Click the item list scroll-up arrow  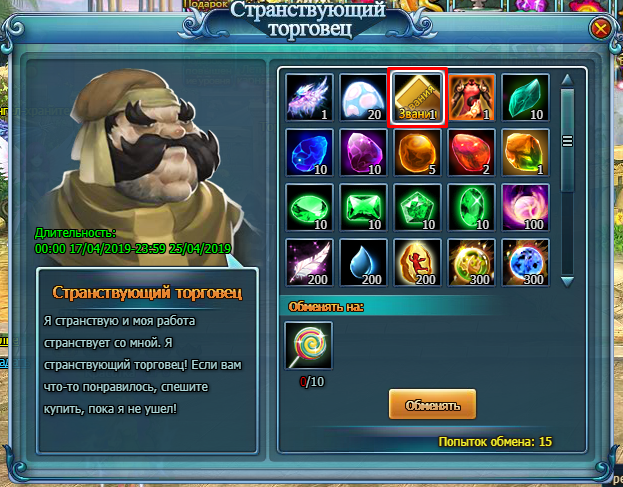(x=568, y=80)
